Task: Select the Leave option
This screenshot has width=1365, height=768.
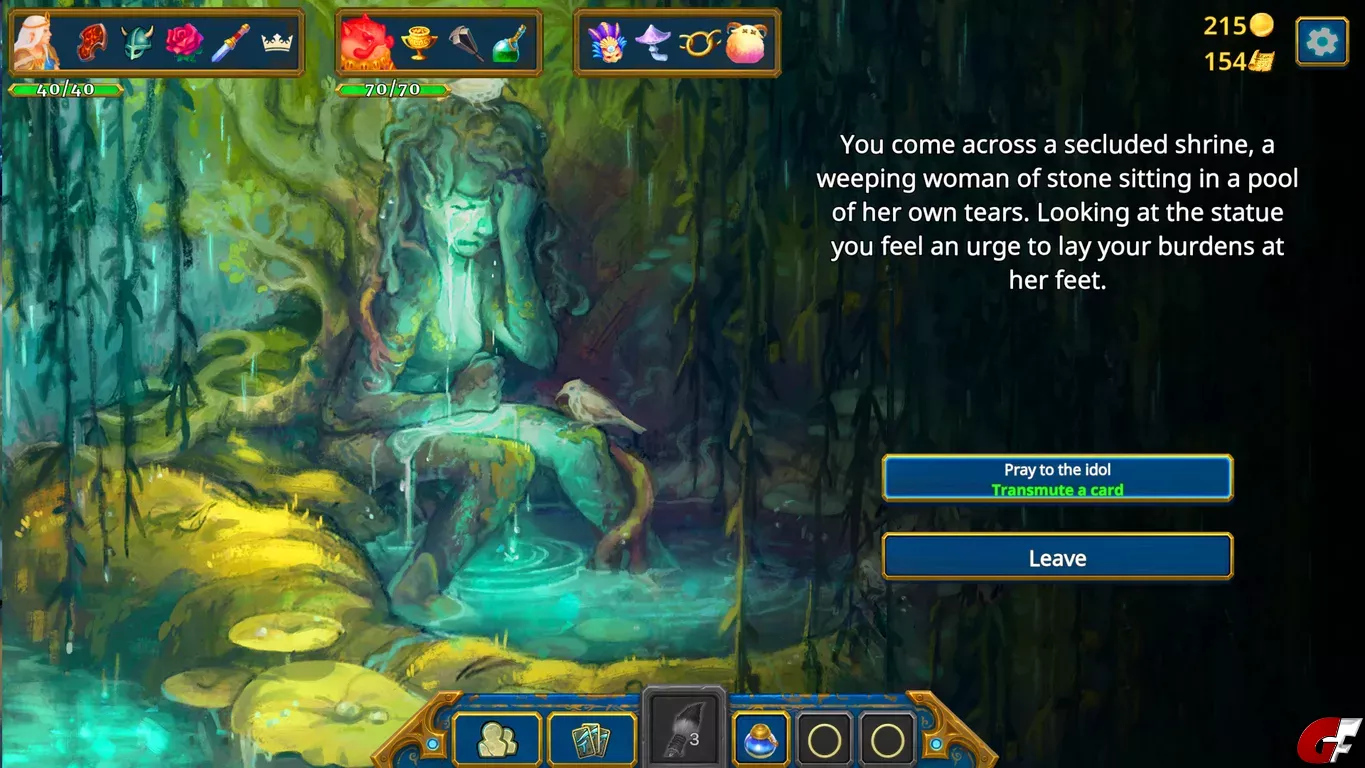Action: pos(1057,557)
